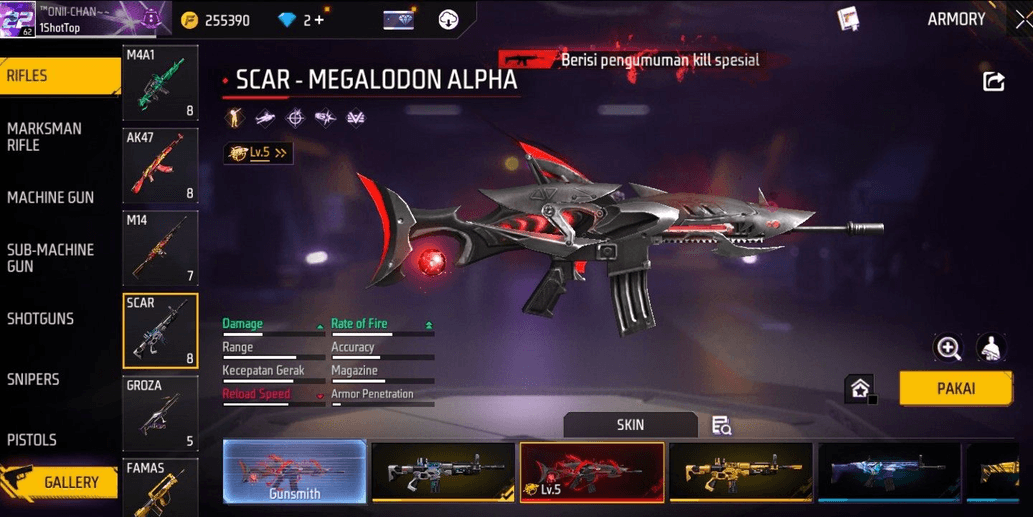Add diamonds with the plus button
This screenshot has width=1033, height=517.
click(x=319, y=20)
